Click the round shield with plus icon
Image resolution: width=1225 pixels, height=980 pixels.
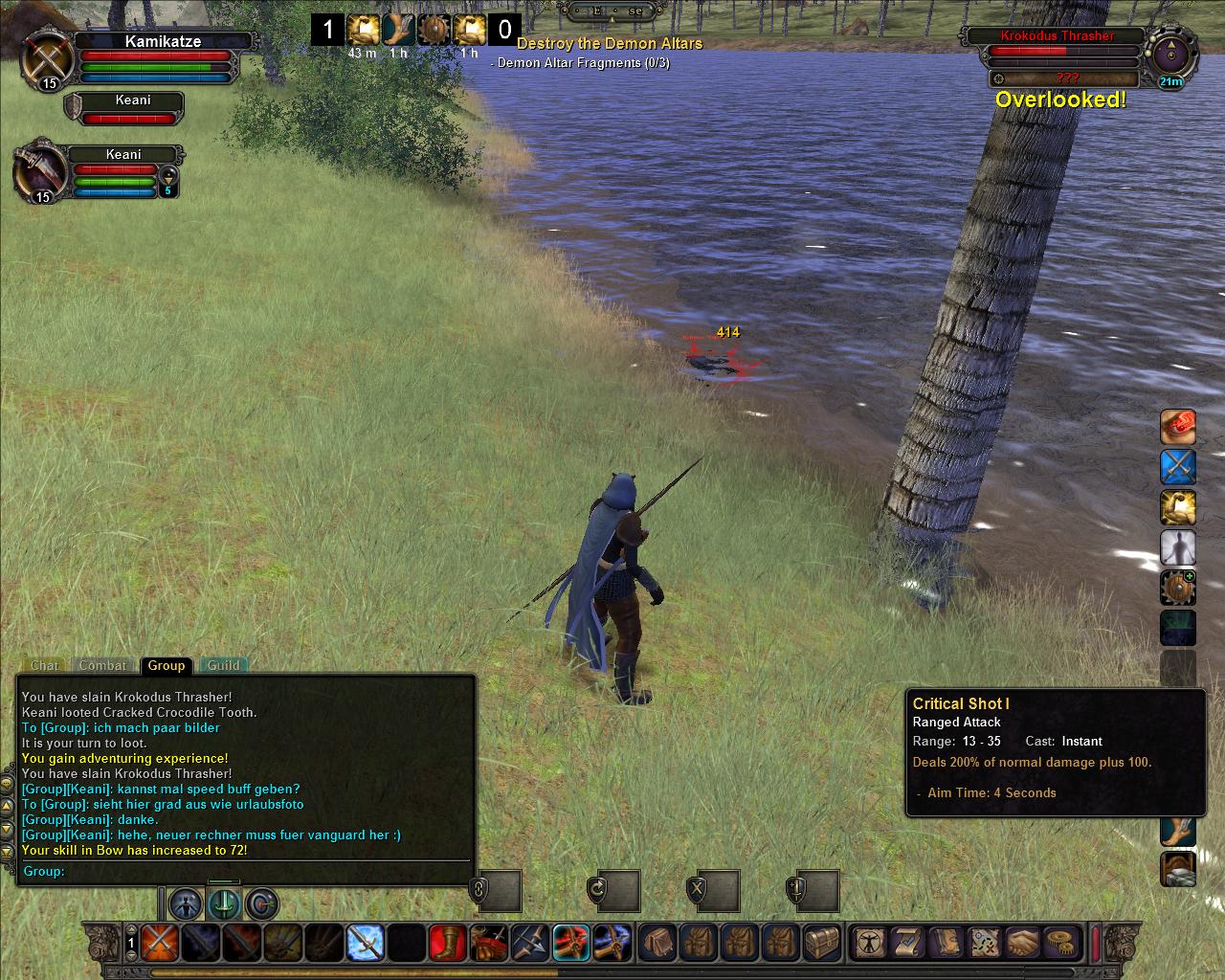click(x=1178, y=588)
